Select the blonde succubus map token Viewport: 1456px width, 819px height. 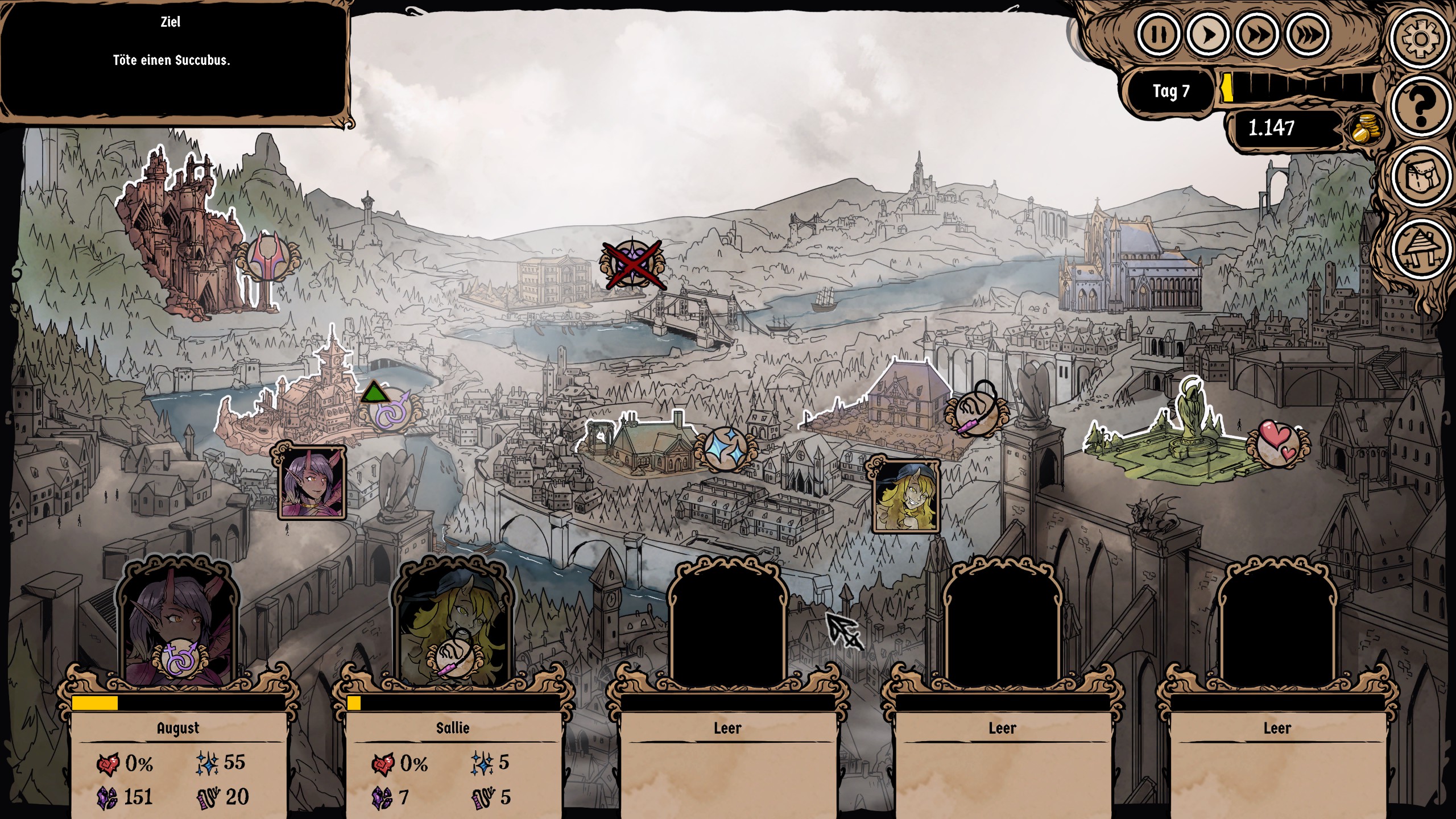pyautogui.click(x=904, y=496)
